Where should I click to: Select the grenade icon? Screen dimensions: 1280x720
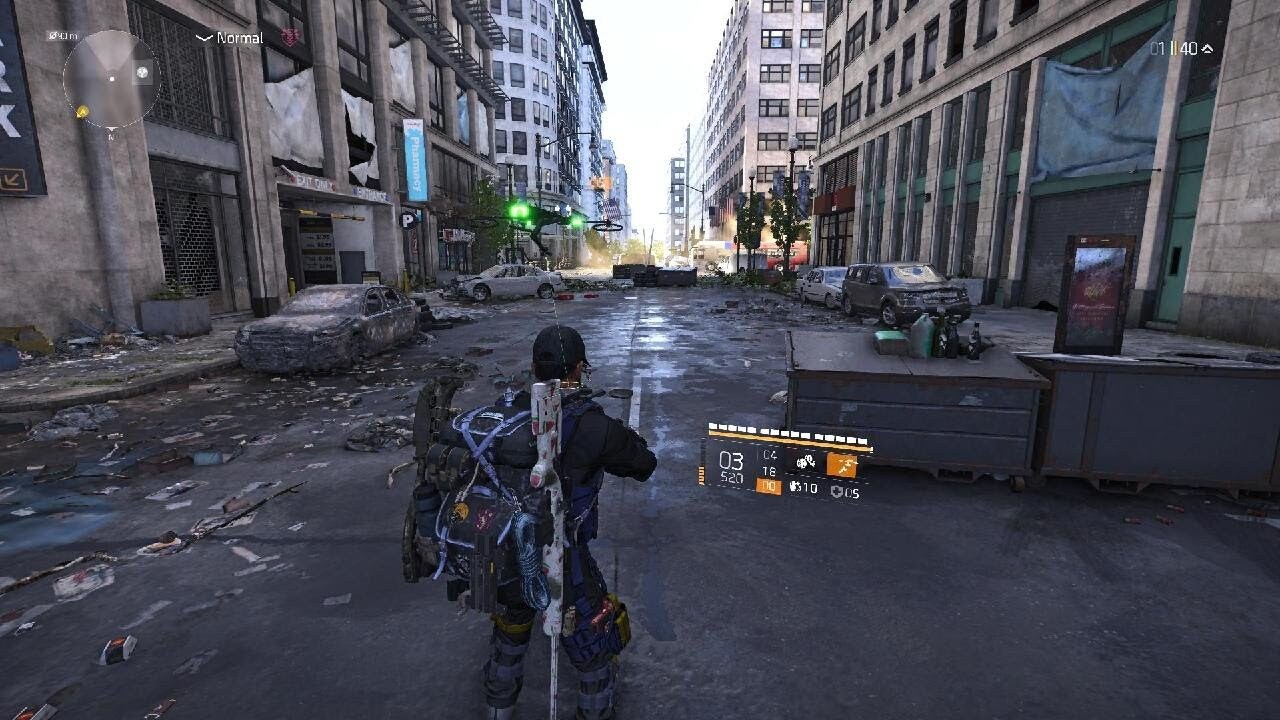pos(796,488)
